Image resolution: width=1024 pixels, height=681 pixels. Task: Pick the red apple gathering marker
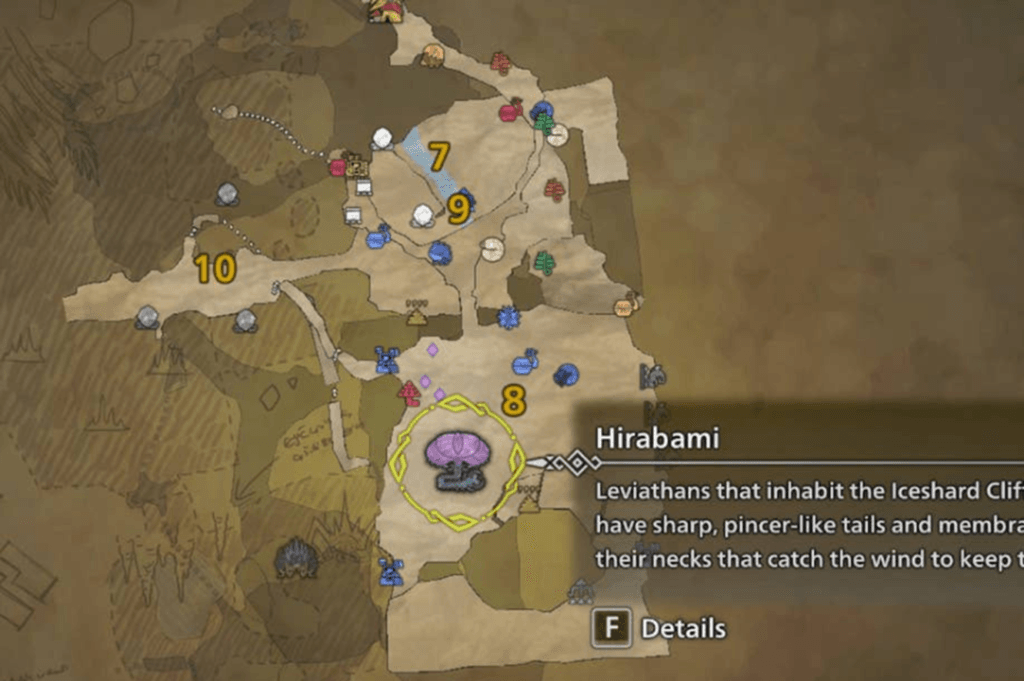[x=509, y=111]
